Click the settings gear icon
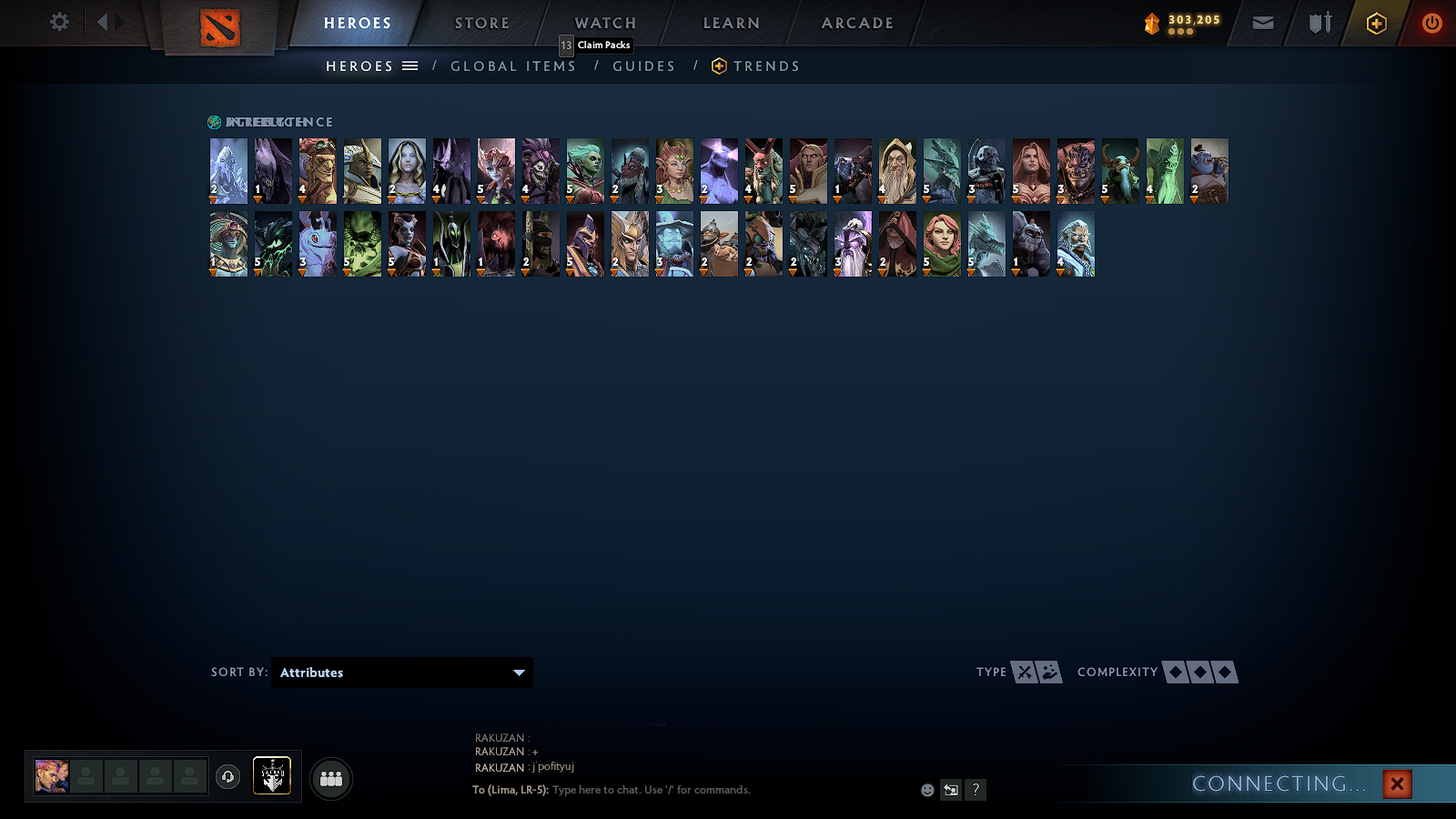 [x=58, y=22]
